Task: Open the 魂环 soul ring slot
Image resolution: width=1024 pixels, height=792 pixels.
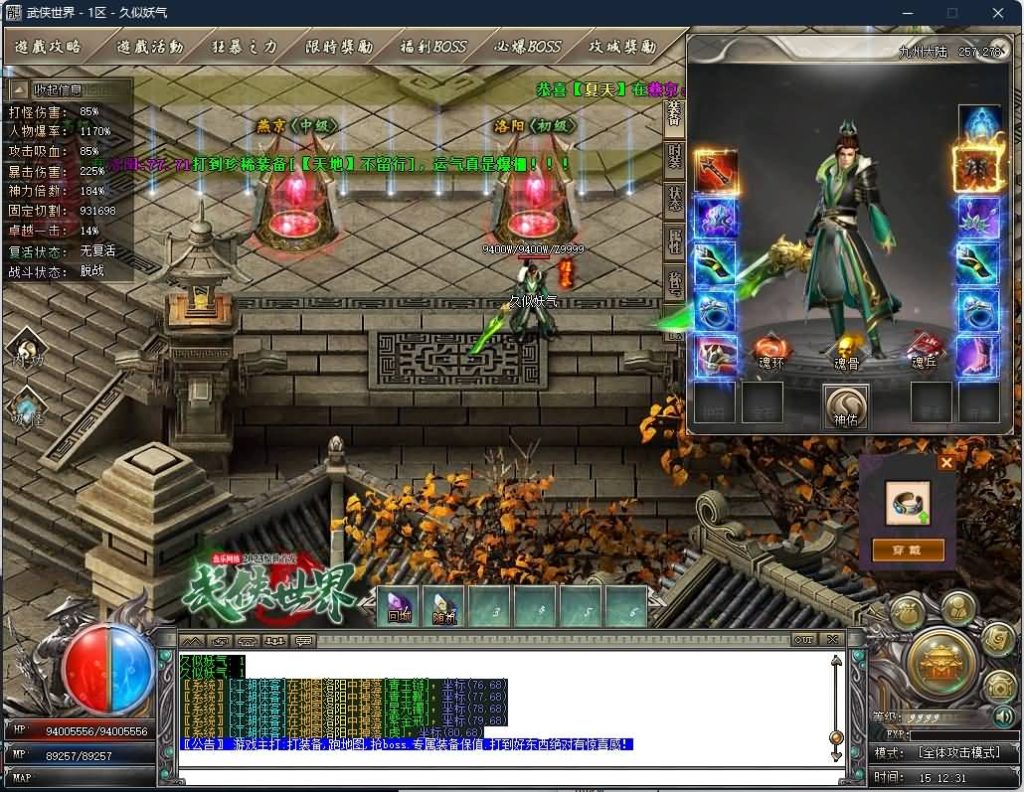Action: point(772,348)
